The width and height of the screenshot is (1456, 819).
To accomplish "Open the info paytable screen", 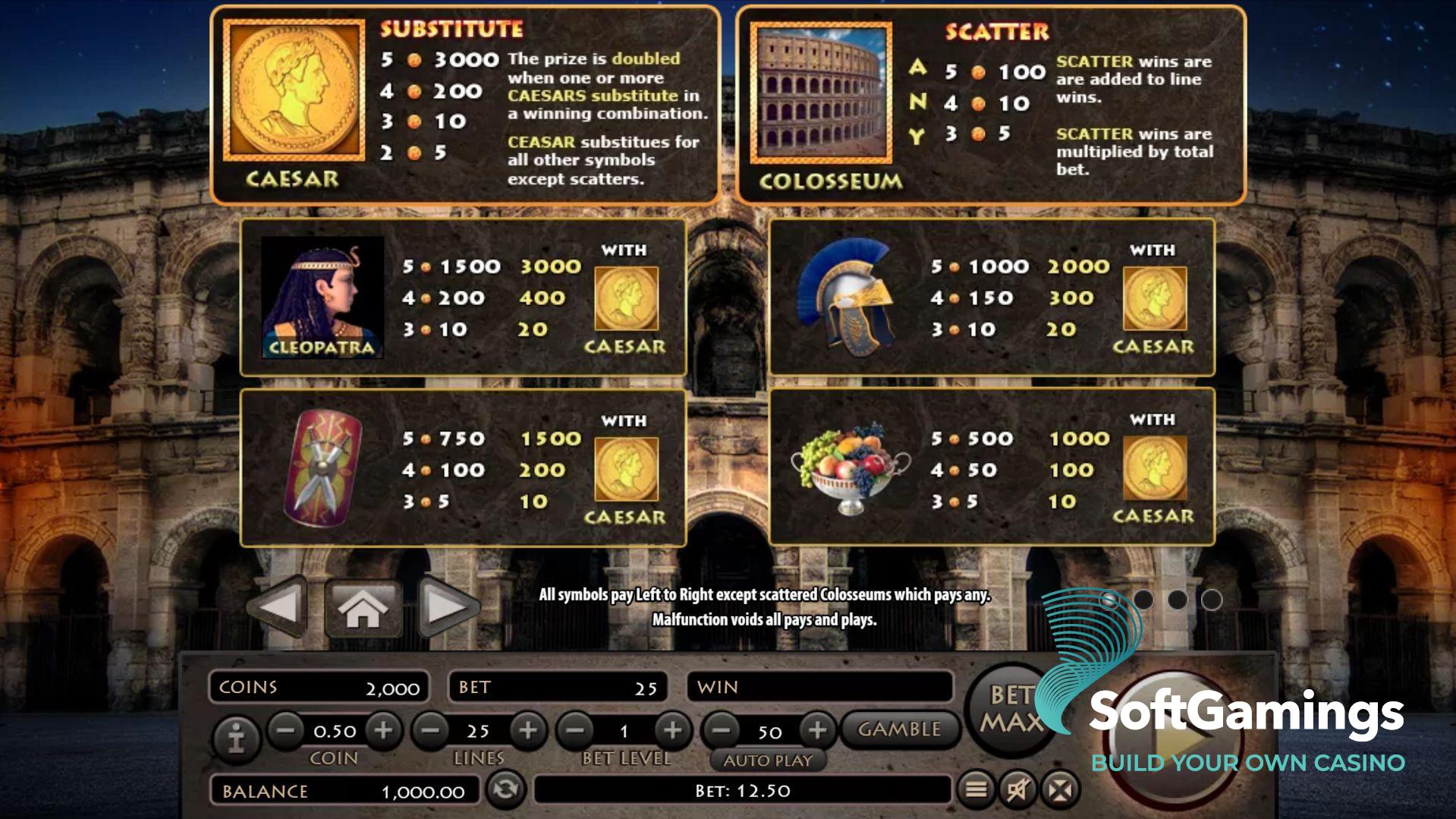I will (237, 731).
